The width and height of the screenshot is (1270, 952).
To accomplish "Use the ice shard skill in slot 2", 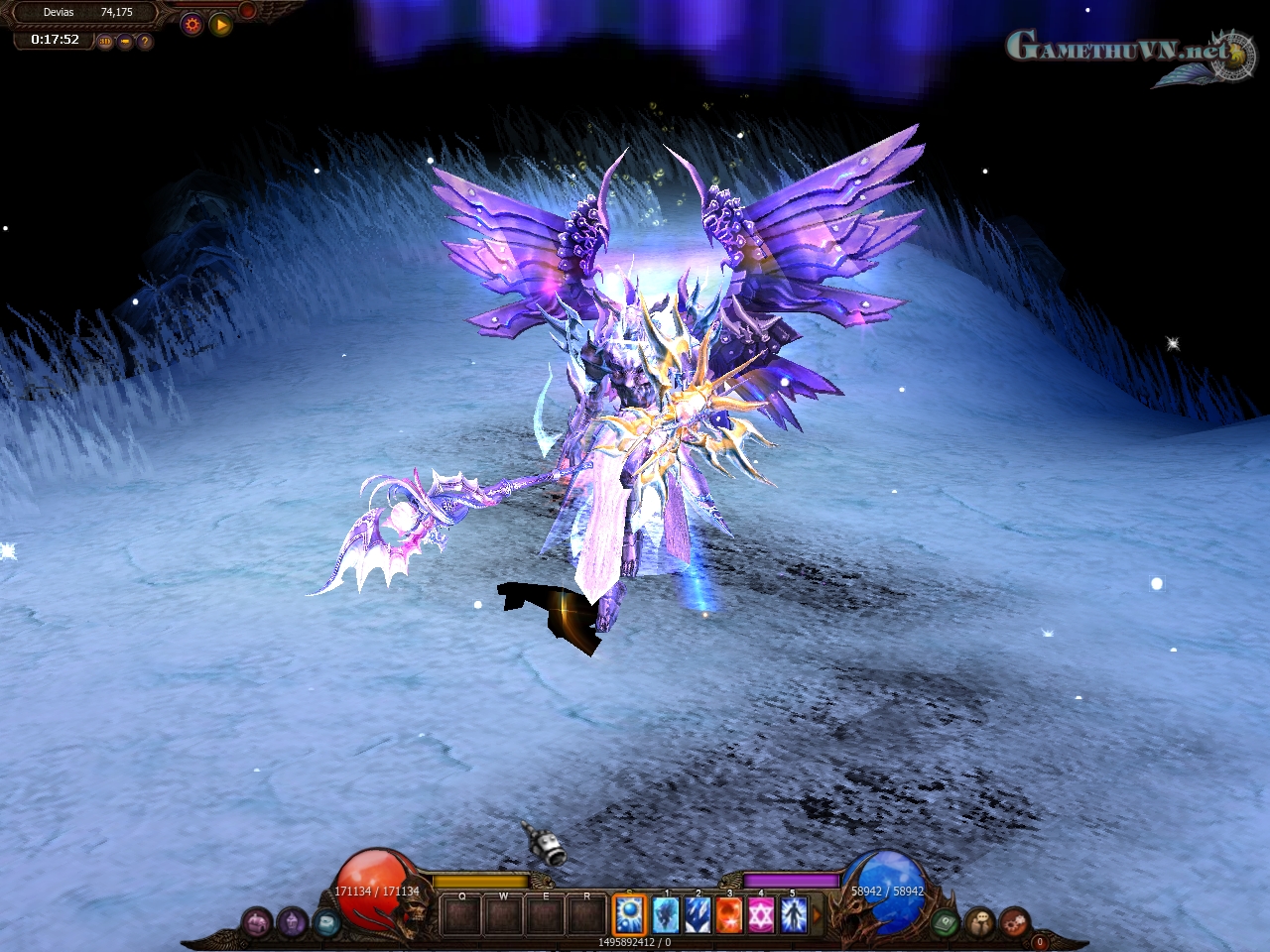I will tap(698, 914).
